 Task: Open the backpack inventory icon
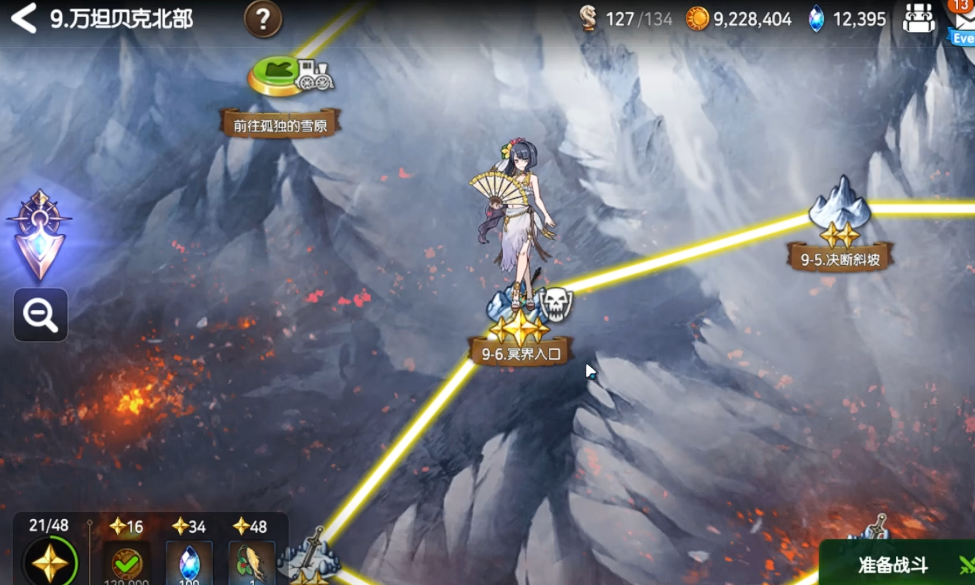point(918,19)
